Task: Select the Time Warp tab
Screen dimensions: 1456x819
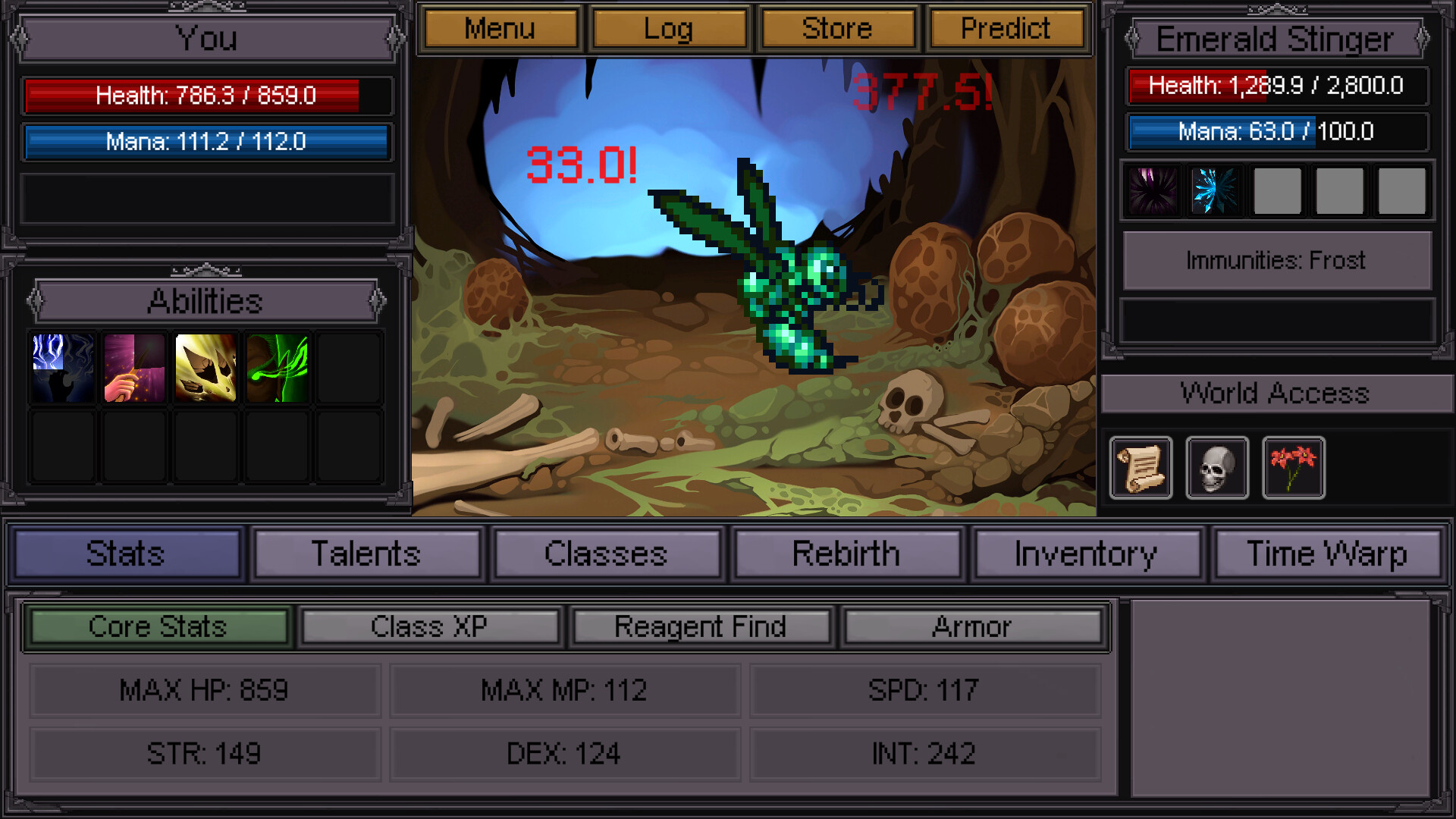Action: 1327,554
